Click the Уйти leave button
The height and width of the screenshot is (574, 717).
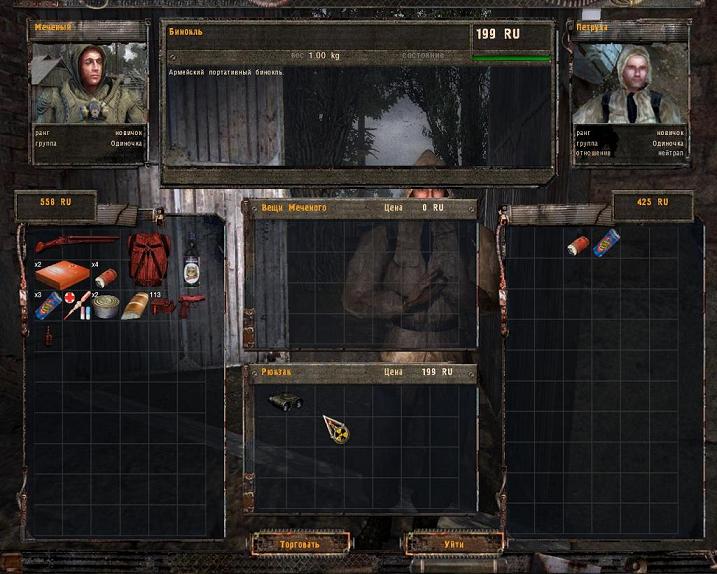click(x=453, y=544)
